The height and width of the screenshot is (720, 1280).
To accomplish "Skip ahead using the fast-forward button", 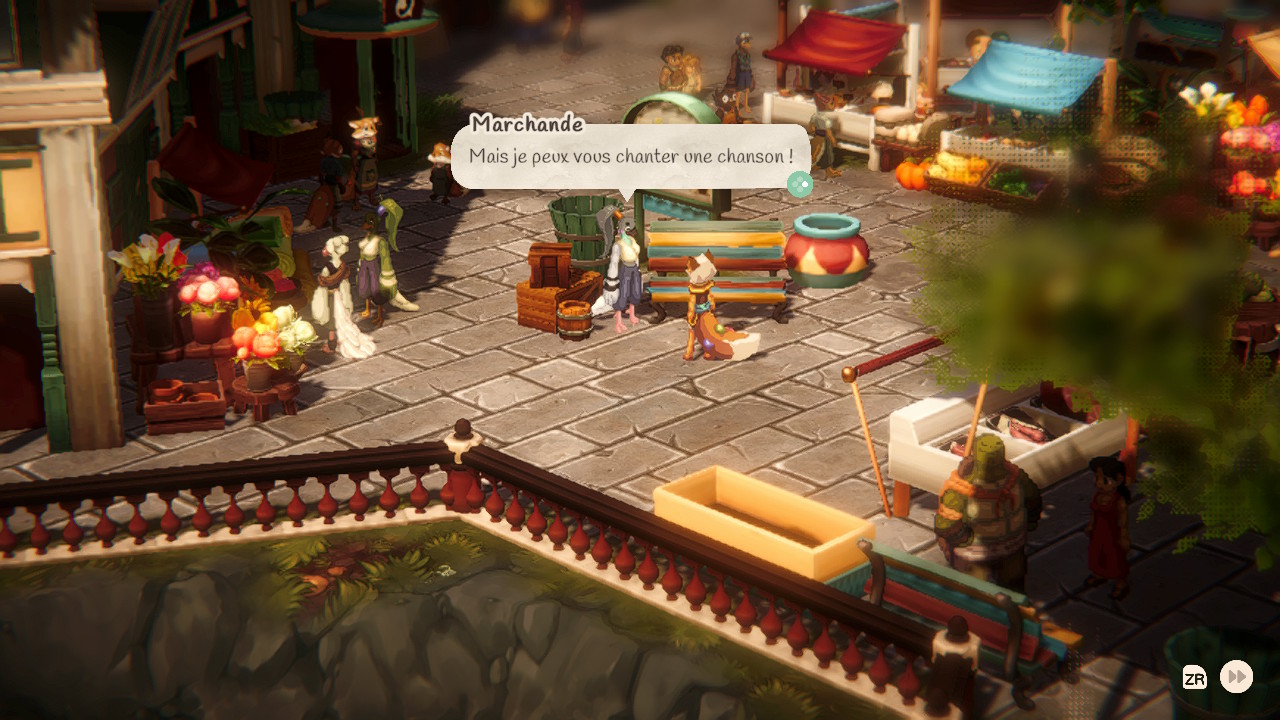I will (1237, 677).
